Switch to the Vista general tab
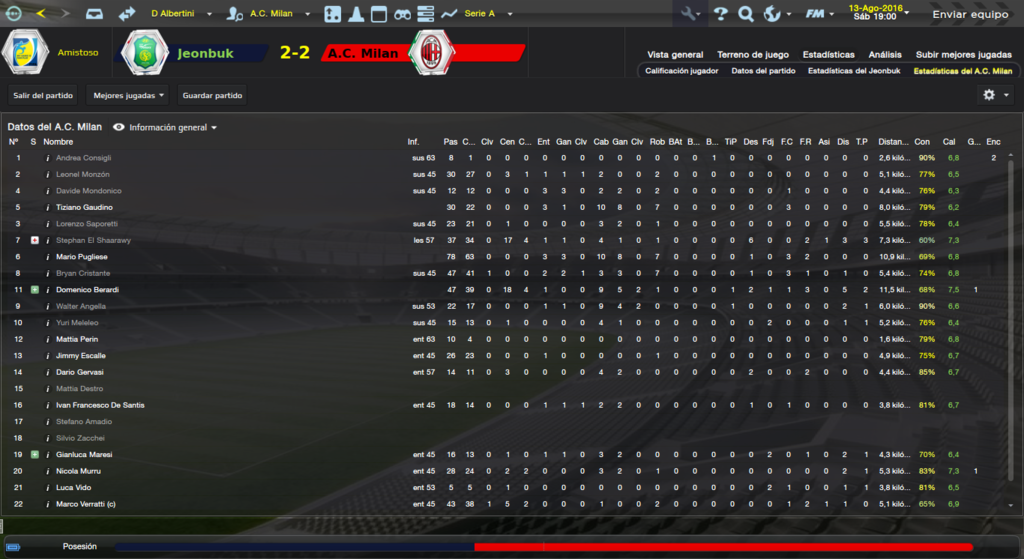 (x=675, y=54)
